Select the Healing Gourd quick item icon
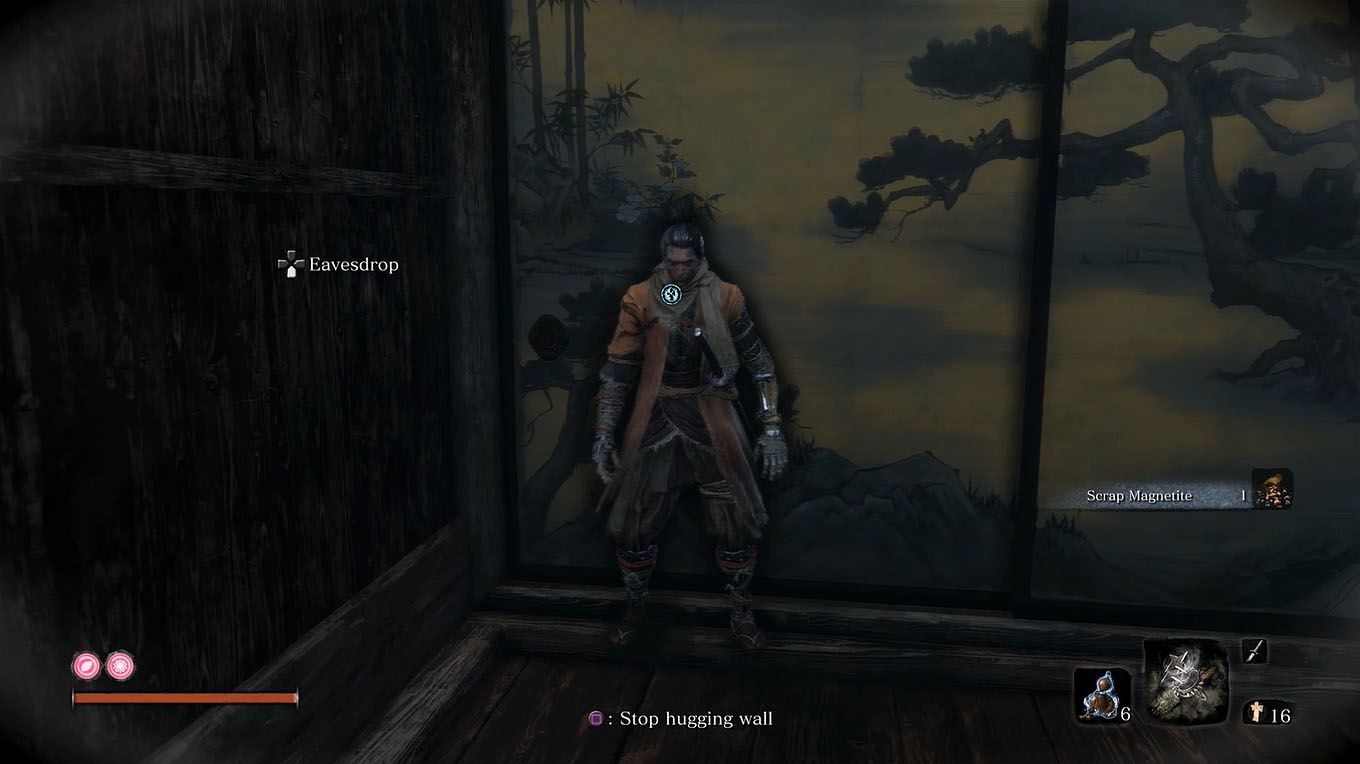Screen dimensions: 1360x764 coord(1102,692)
